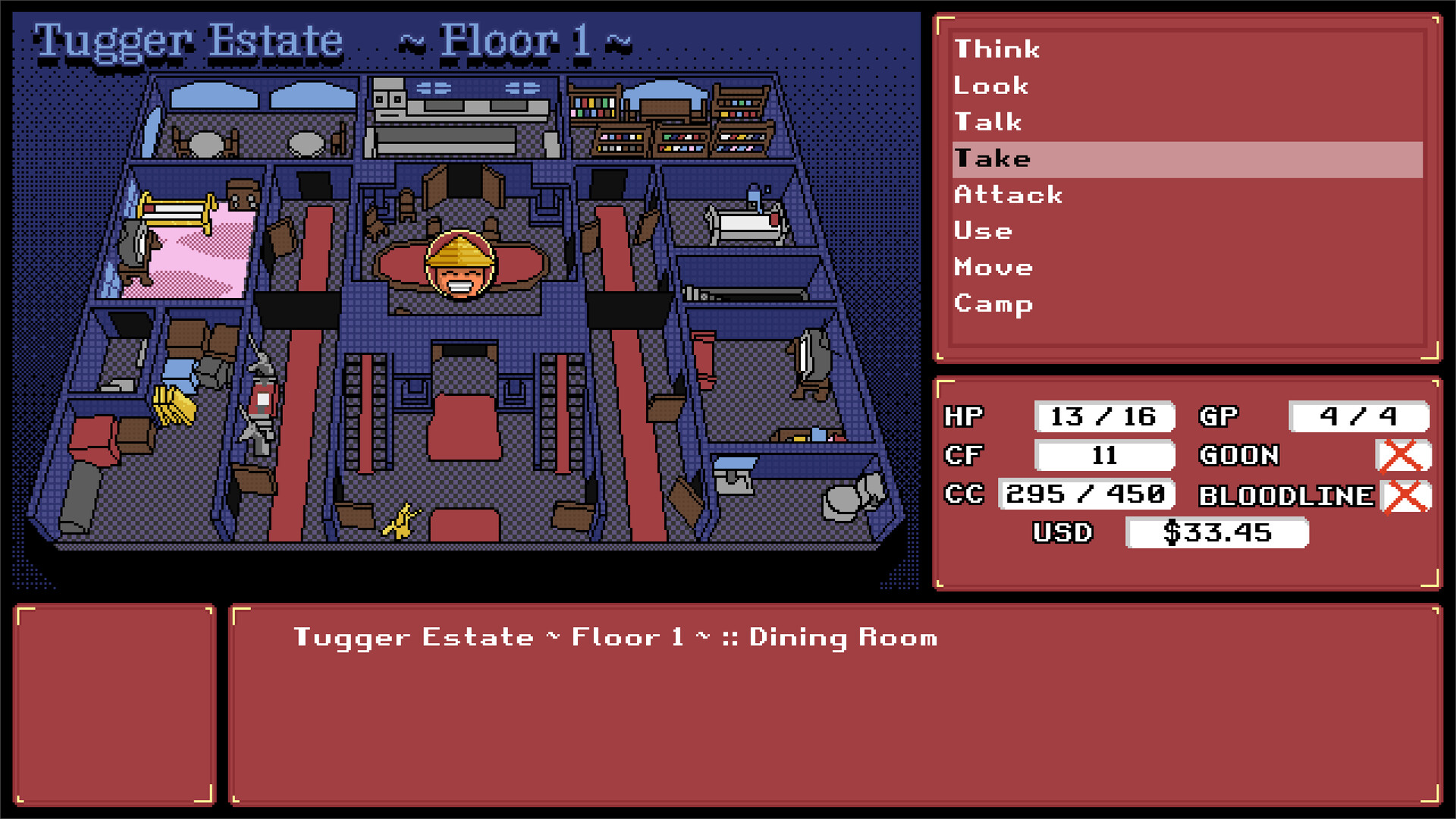Screen dimensions: 1456x819
Task: Click the Dining Room message log text
Action: pos(614,638)
